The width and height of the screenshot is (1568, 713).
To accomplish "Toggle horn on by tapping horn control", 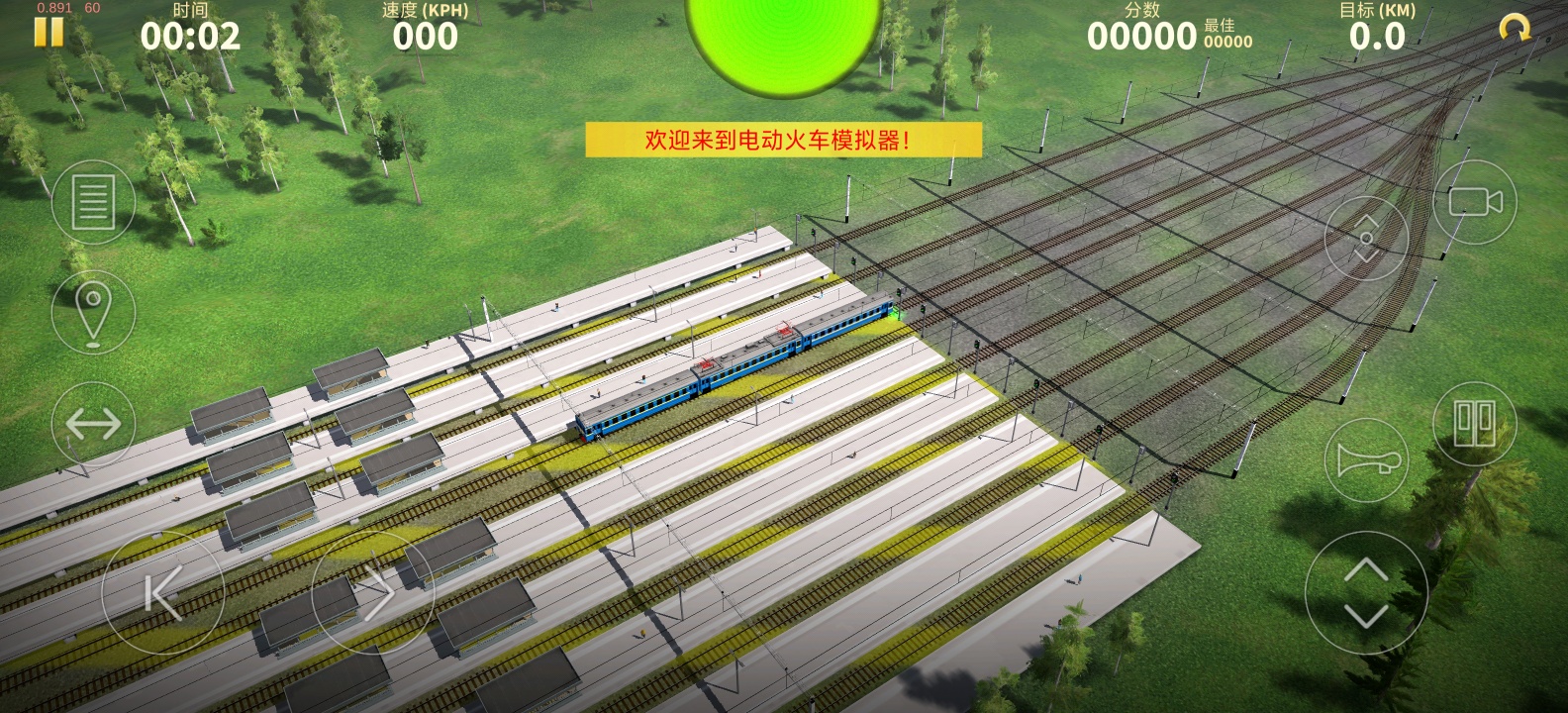I will click(1366, 458).
